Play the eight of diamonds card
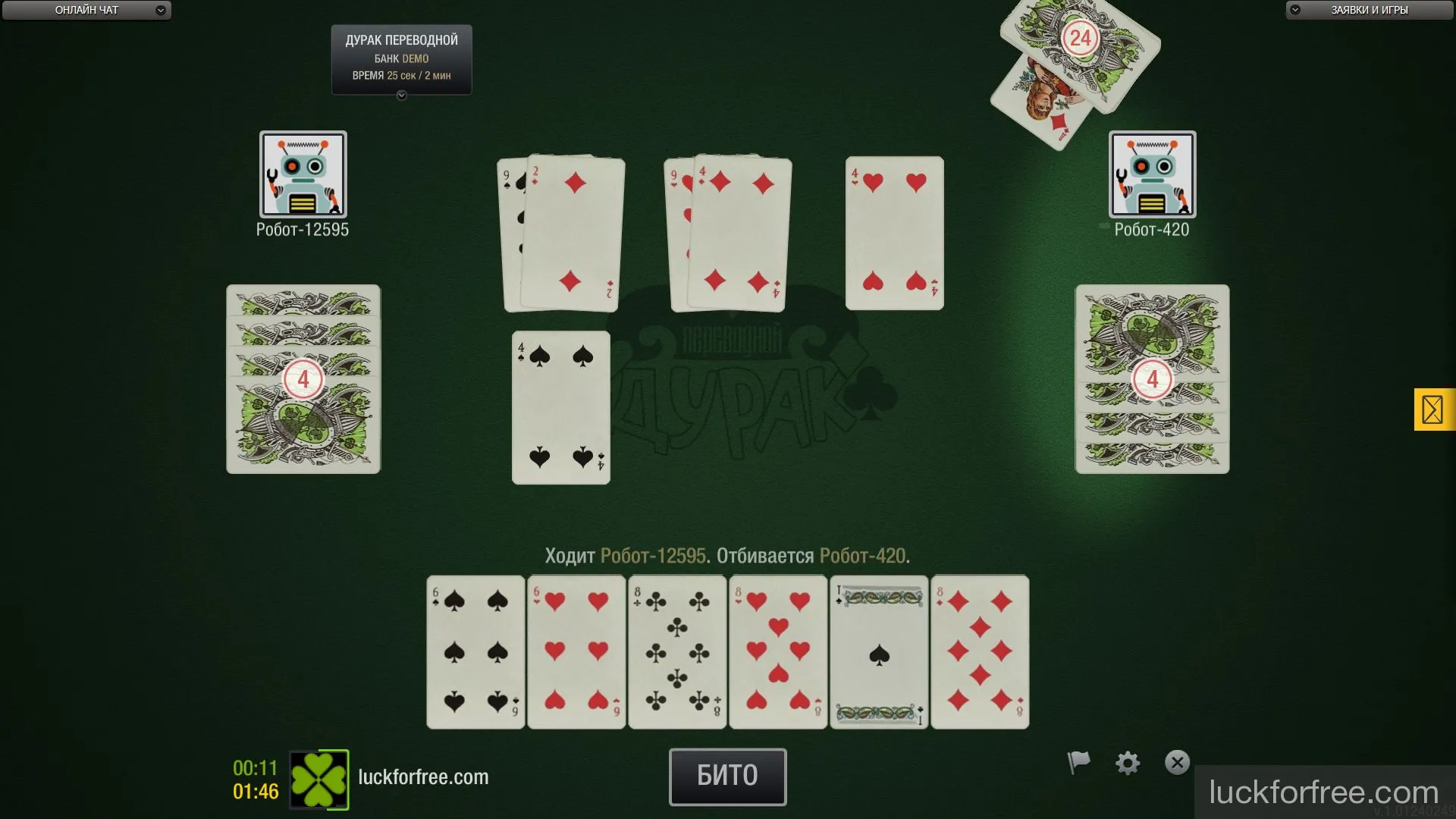Screen dimensions: 1456x819 point(980,651)
